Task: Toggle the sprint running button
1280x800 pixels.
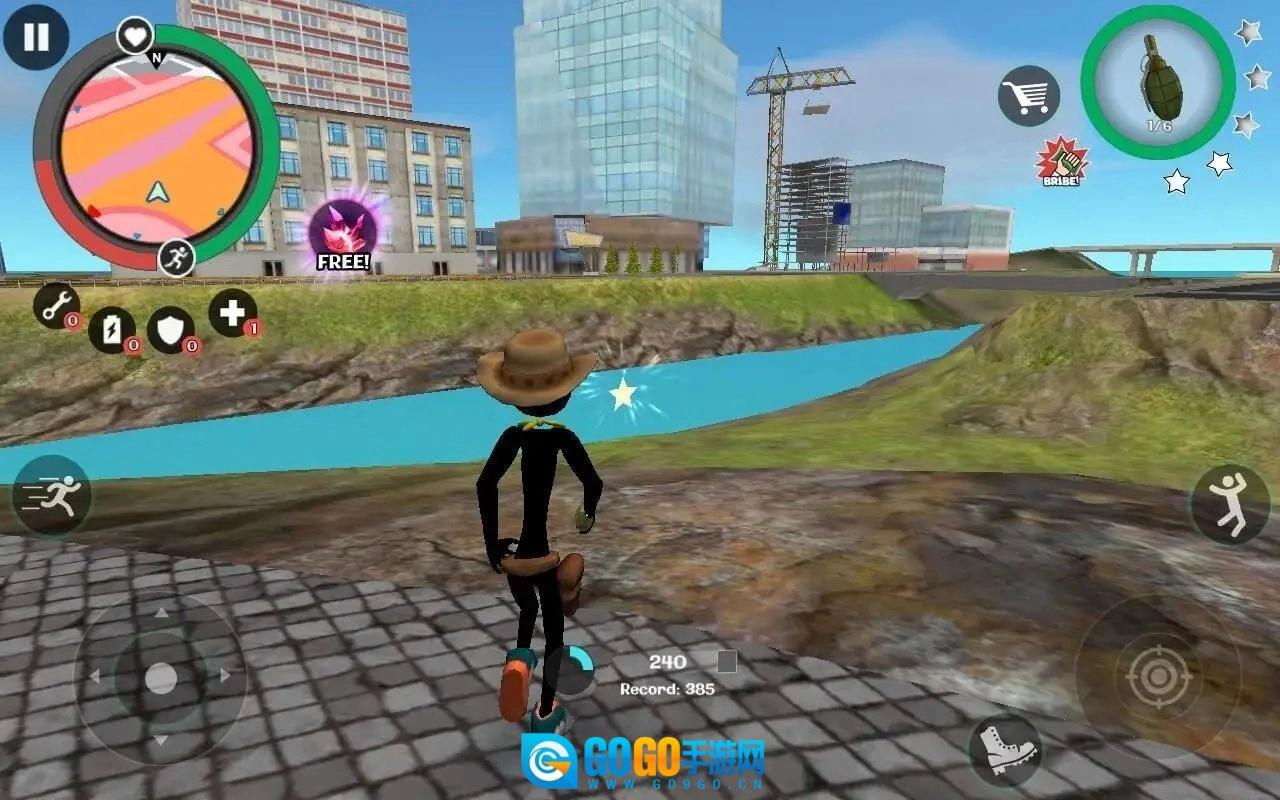Action: pyautogui.click(x=52, y=496)
